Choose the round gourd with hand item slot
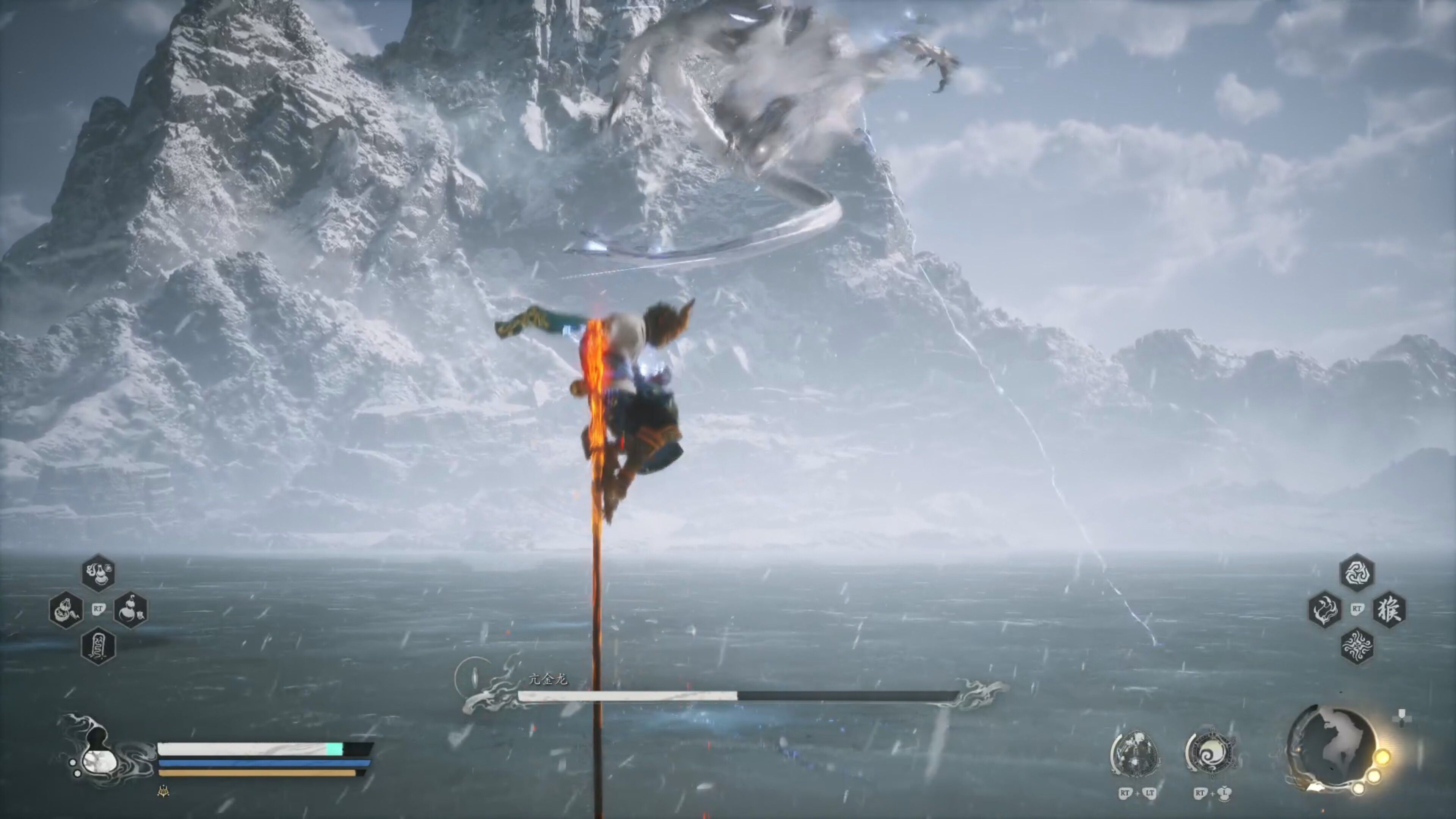 coord(131,610)
